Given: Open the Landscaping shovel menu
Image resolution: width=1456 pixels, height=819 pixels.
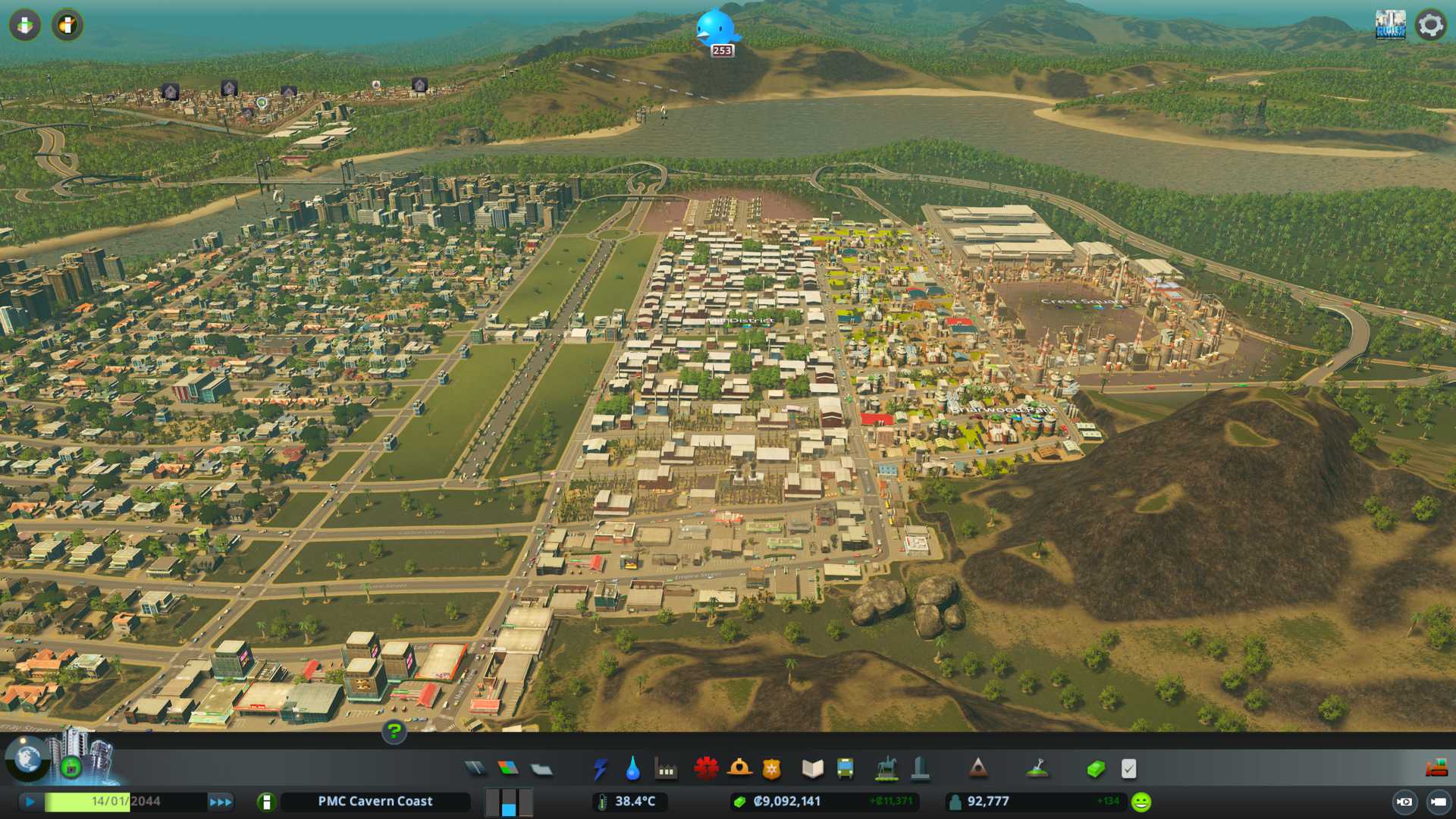Looking at the screenshot, I should coord(1037,769).
